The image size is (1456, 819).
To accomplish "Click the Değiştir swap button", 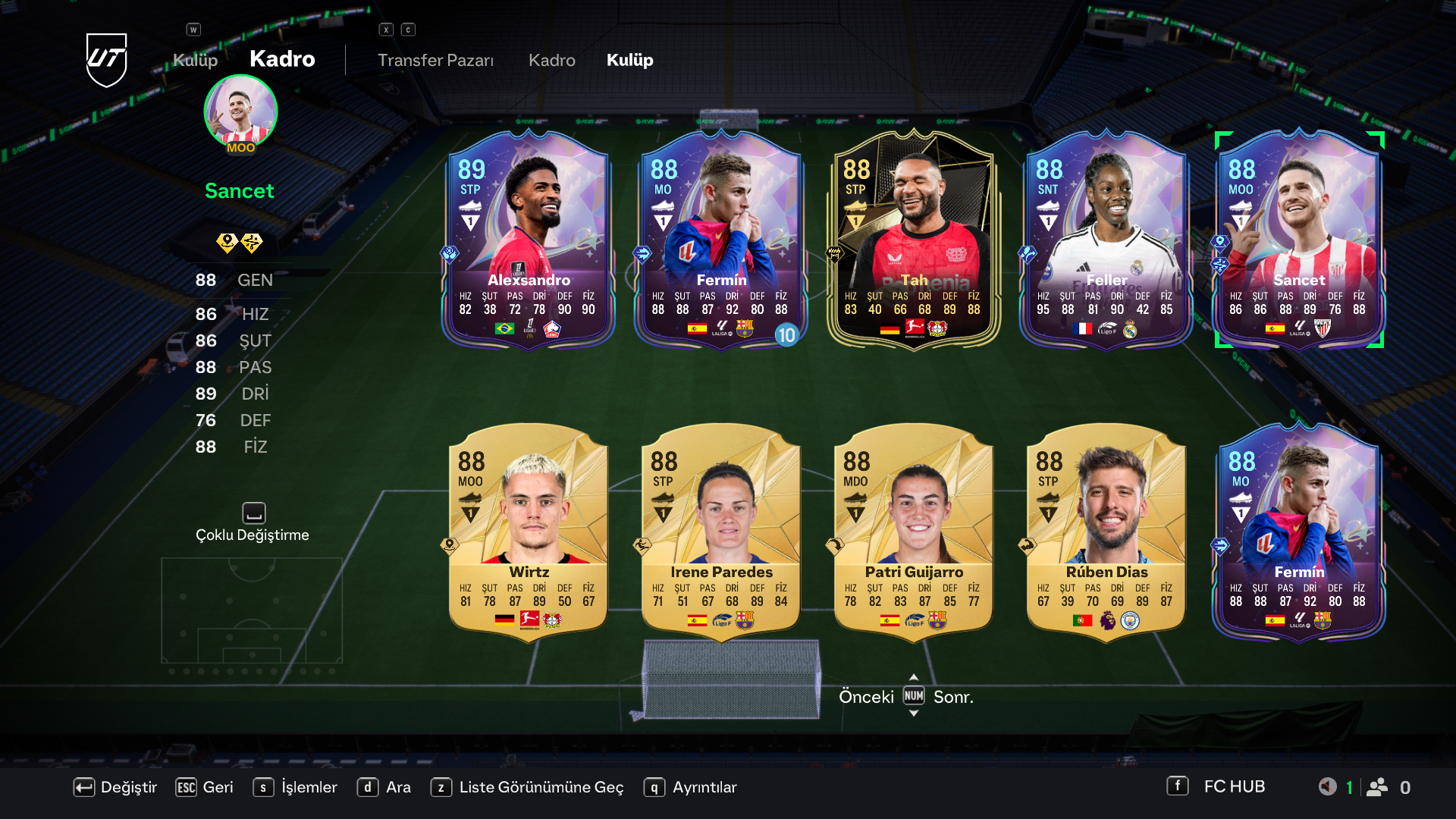I will click(x=115, y=787).
